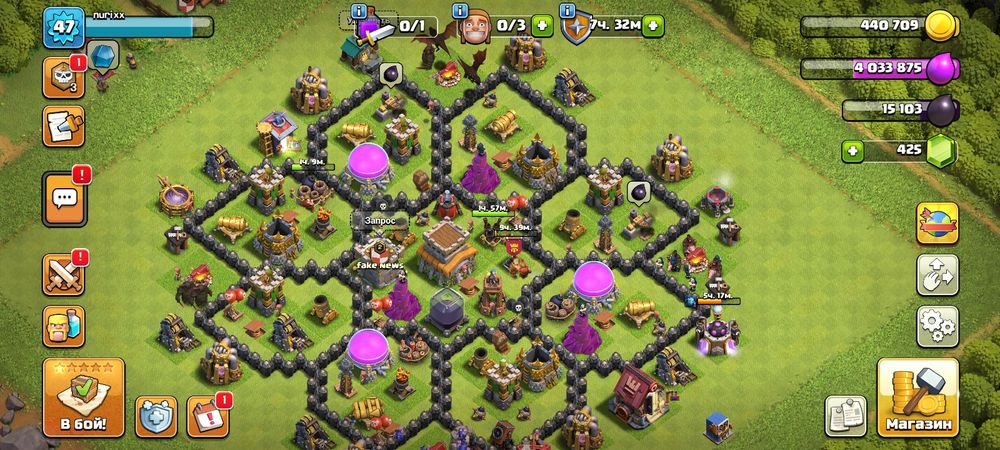This screenshot has width=1000, height=450.
Task: Open the skull trophy league badge
Action: [x=63, y=78]
